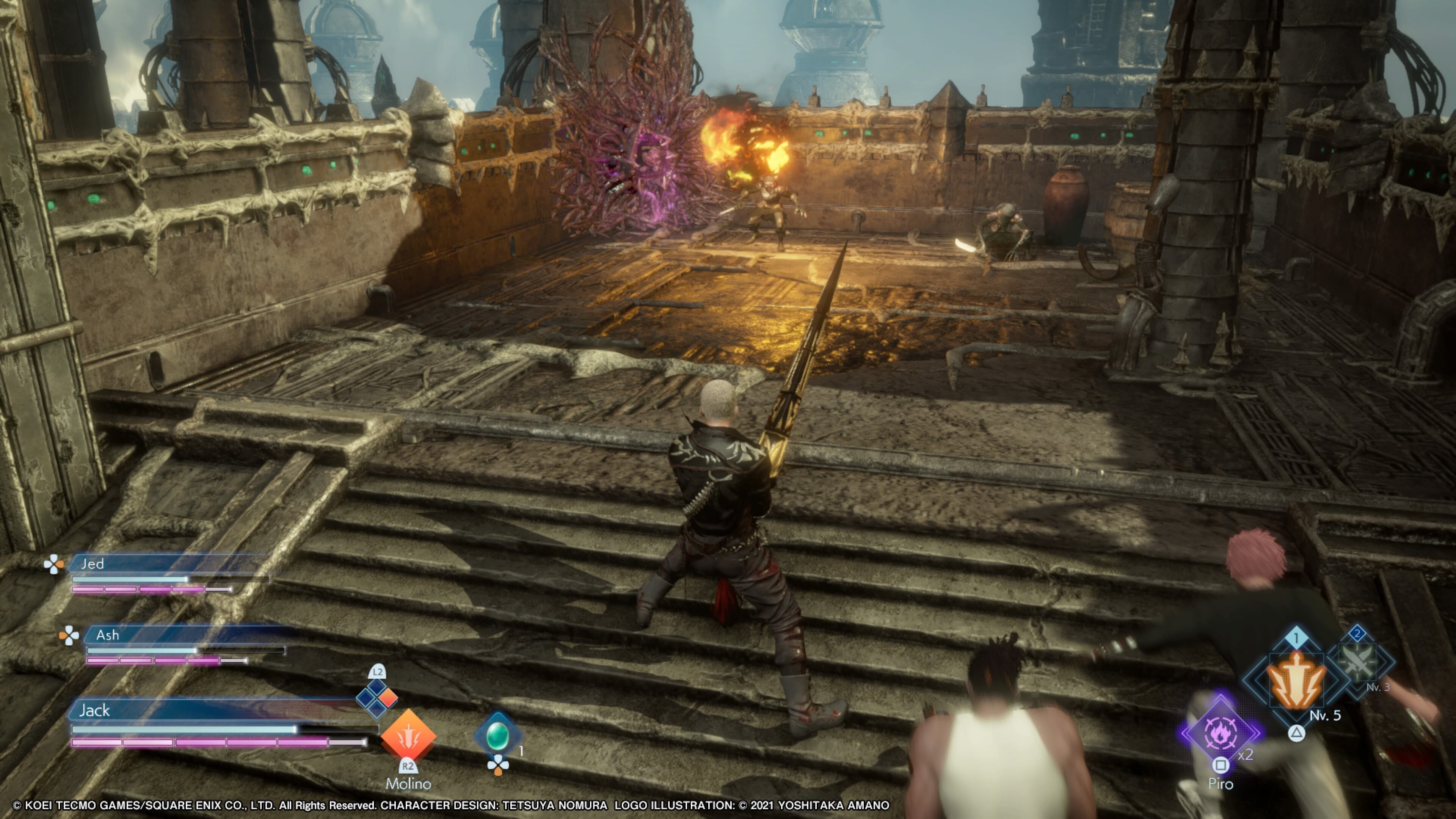Viewport: 1456px width, 819px height.
Task: Use the green potion orb item
Action: (x=497, y=735)
